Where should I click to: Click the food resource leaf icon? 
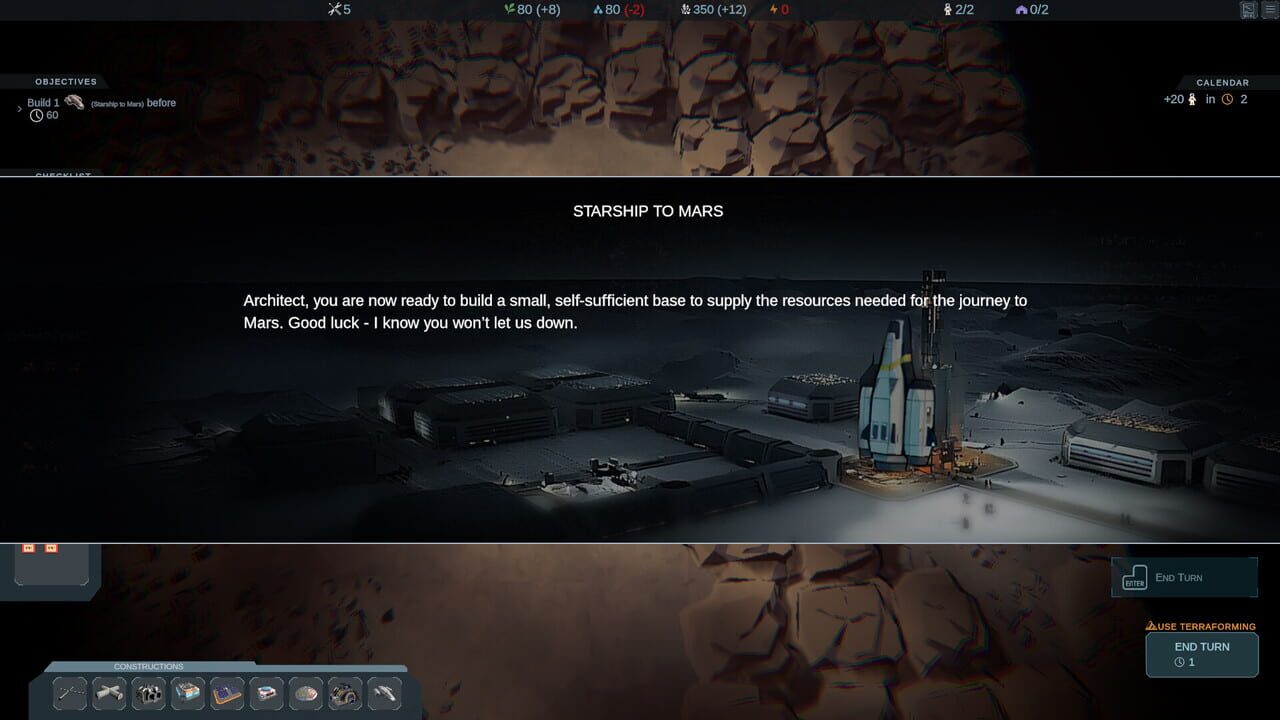pos(508,10)
